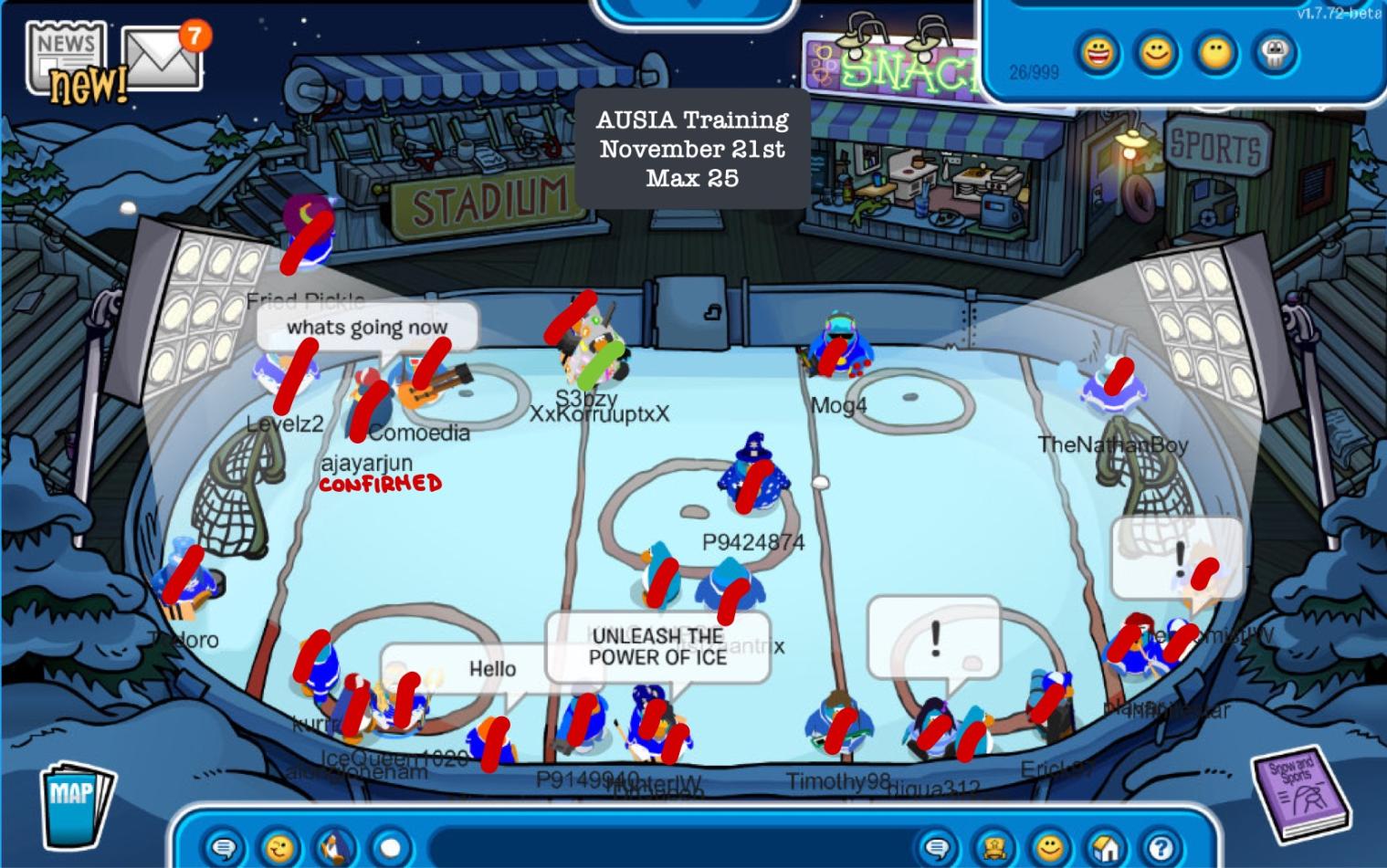Open the buddy list smiley button
The width and height of the screenshot is (1387, 868).
tap(1050, 848)
